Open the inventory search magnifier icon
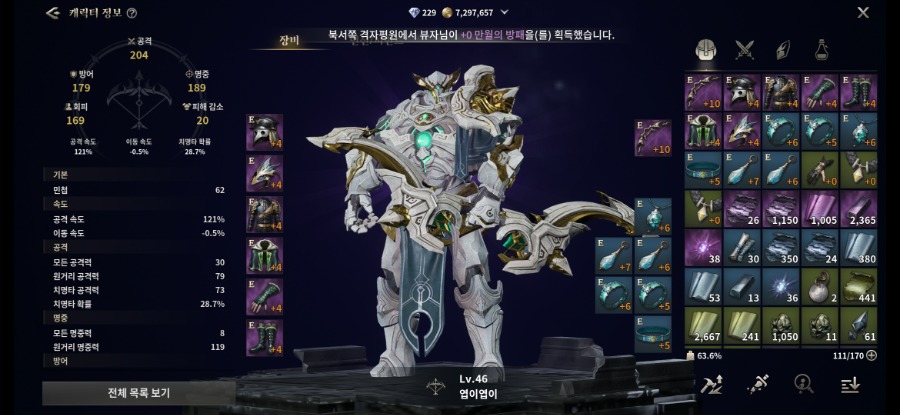The height and width of the screenshot is (415, 900). [802, 385]
